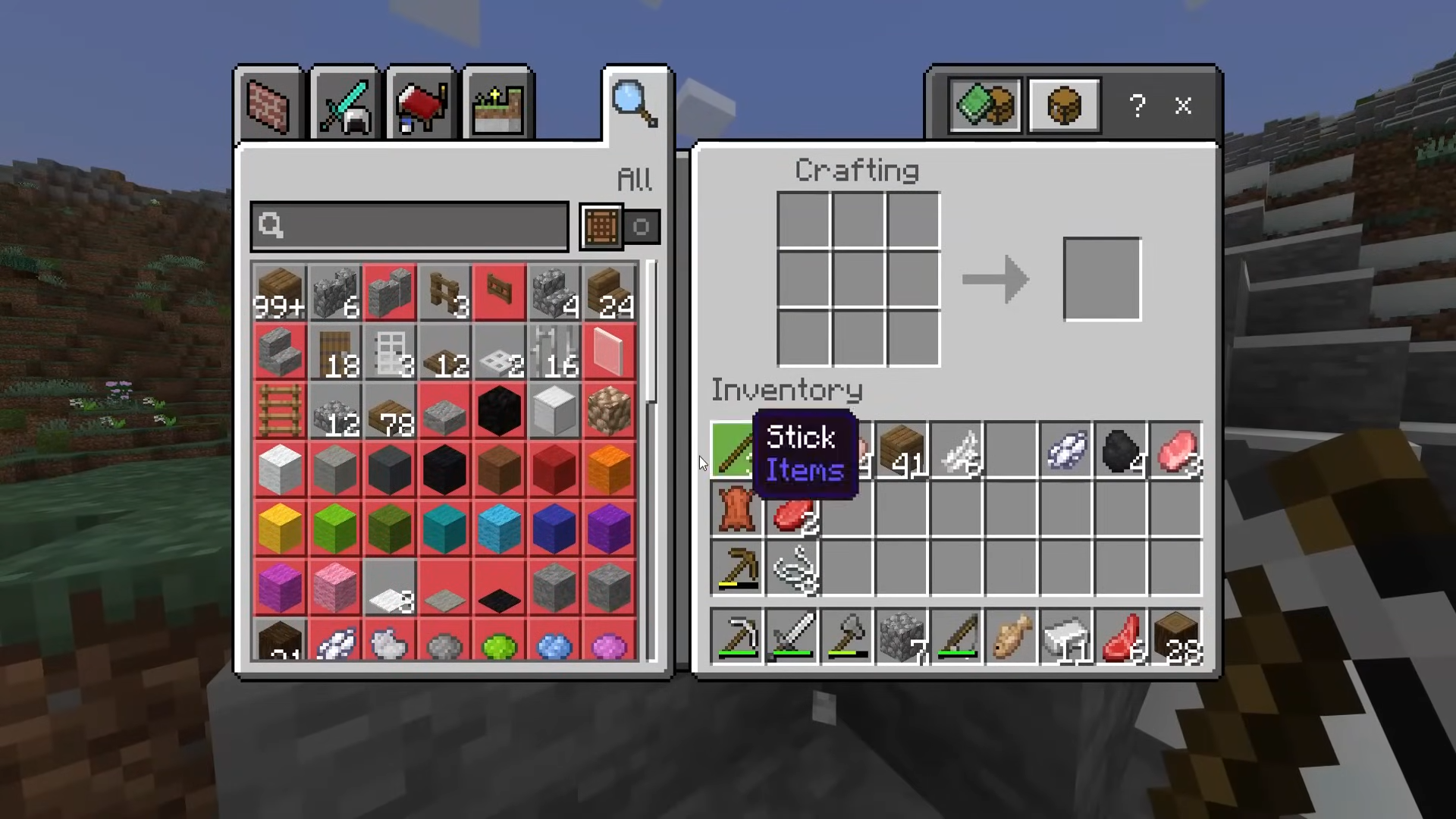Select the ladder recipe
The height and width of the screenshot is (819, 1456).
[280, 411]
